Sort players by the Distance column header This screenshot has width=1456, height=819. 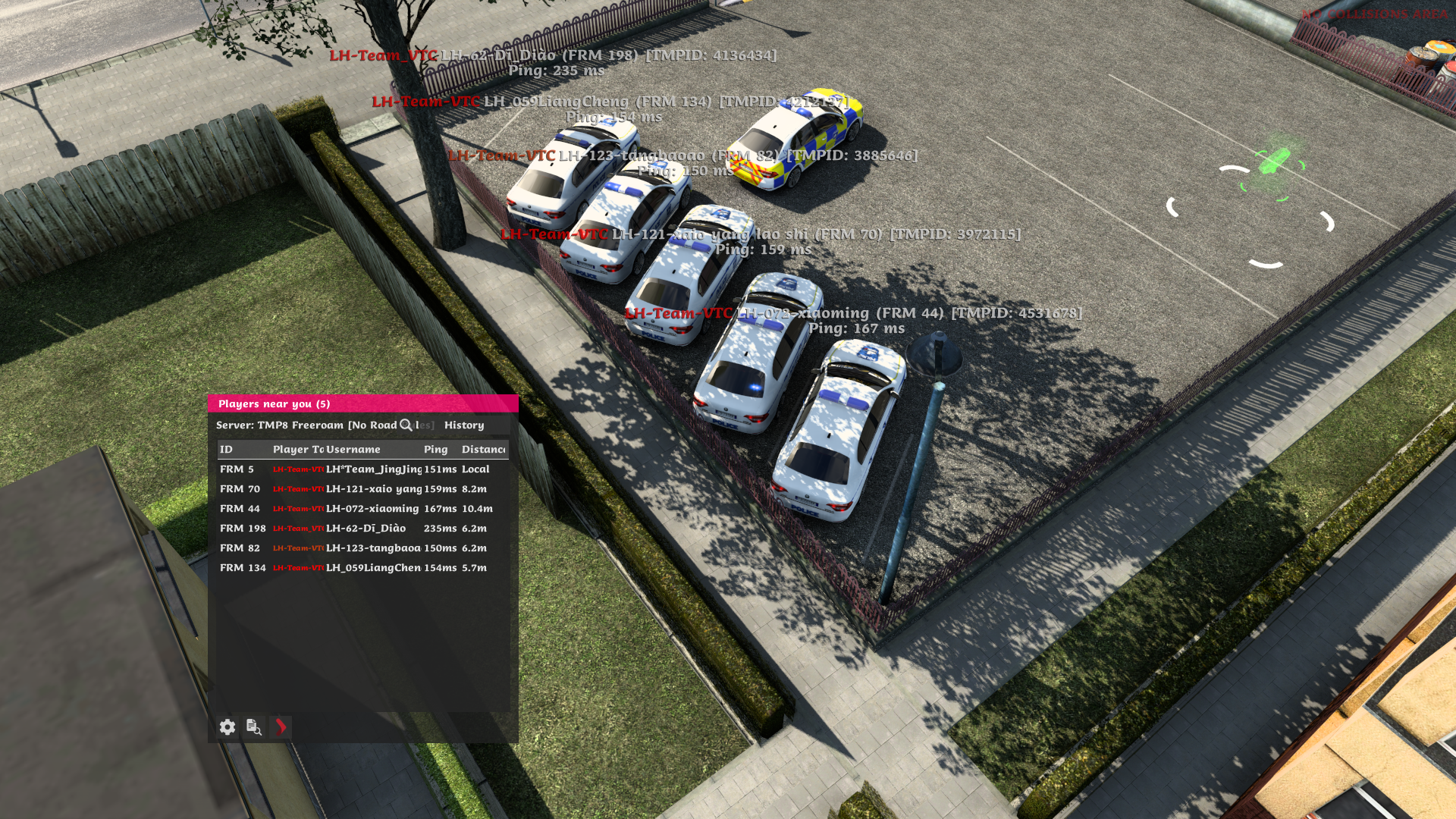click(x=483, y=450)
